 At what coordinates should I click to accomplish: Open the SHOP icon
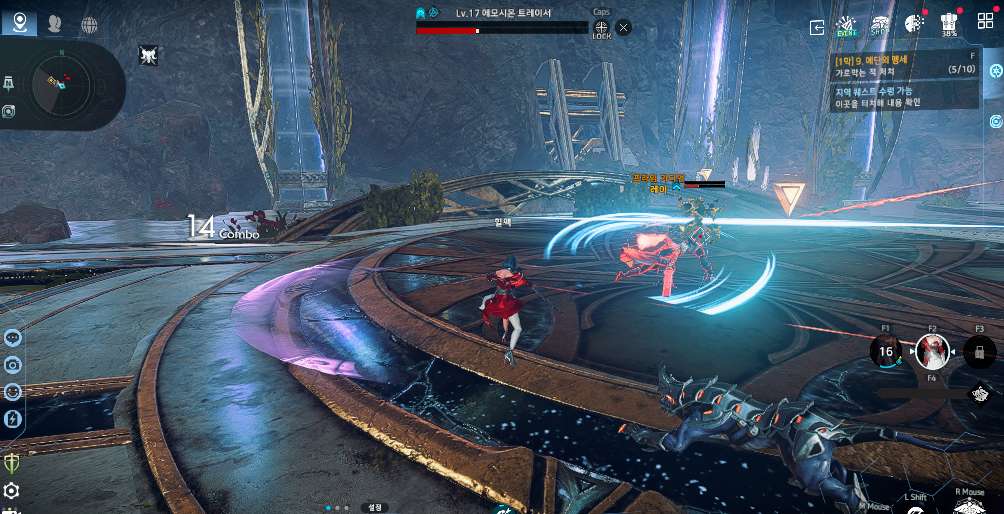click(x=880, y=25)
